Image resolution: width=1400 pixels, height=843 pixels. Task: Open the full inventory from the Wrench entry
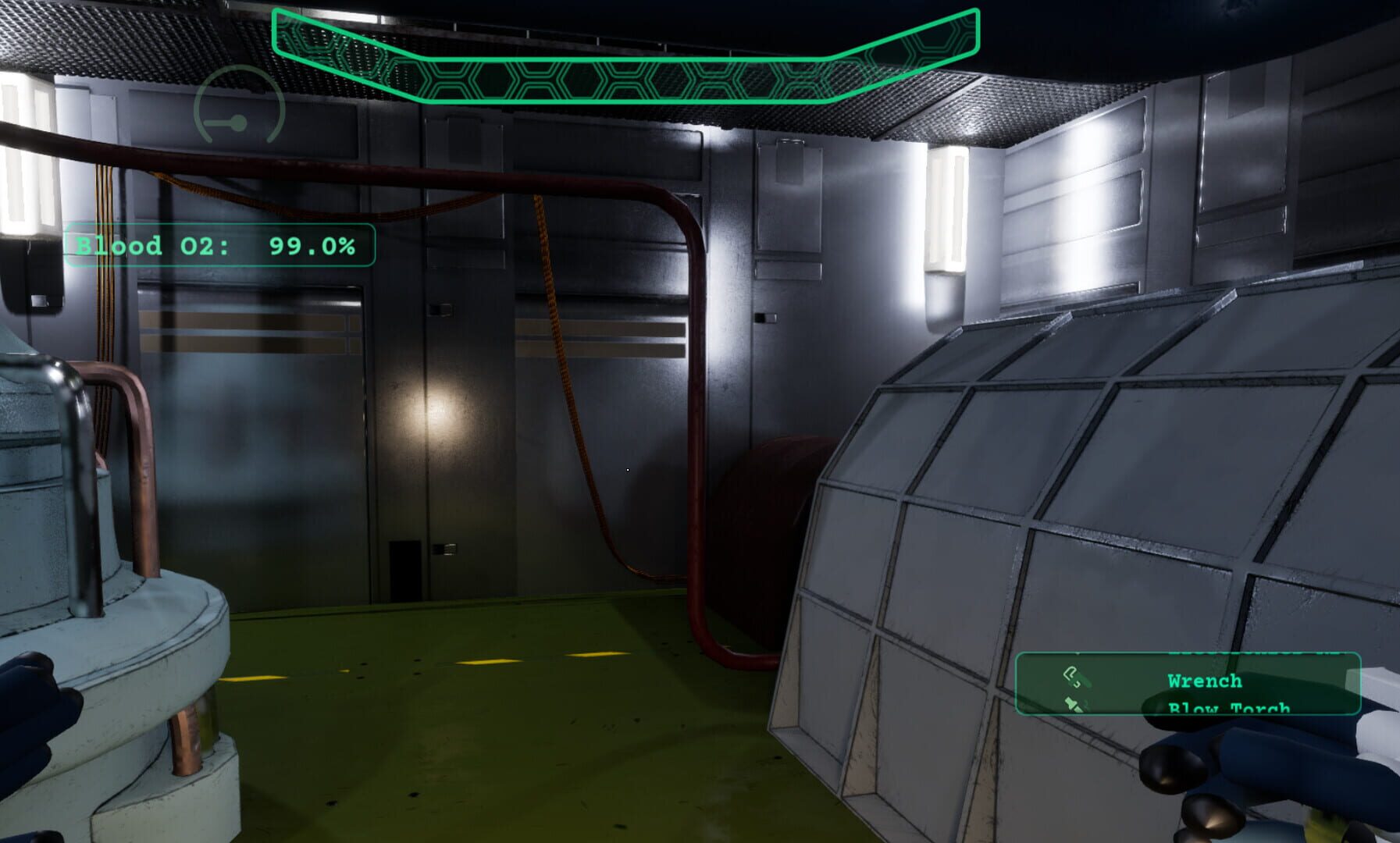[x=1205, y=681]
